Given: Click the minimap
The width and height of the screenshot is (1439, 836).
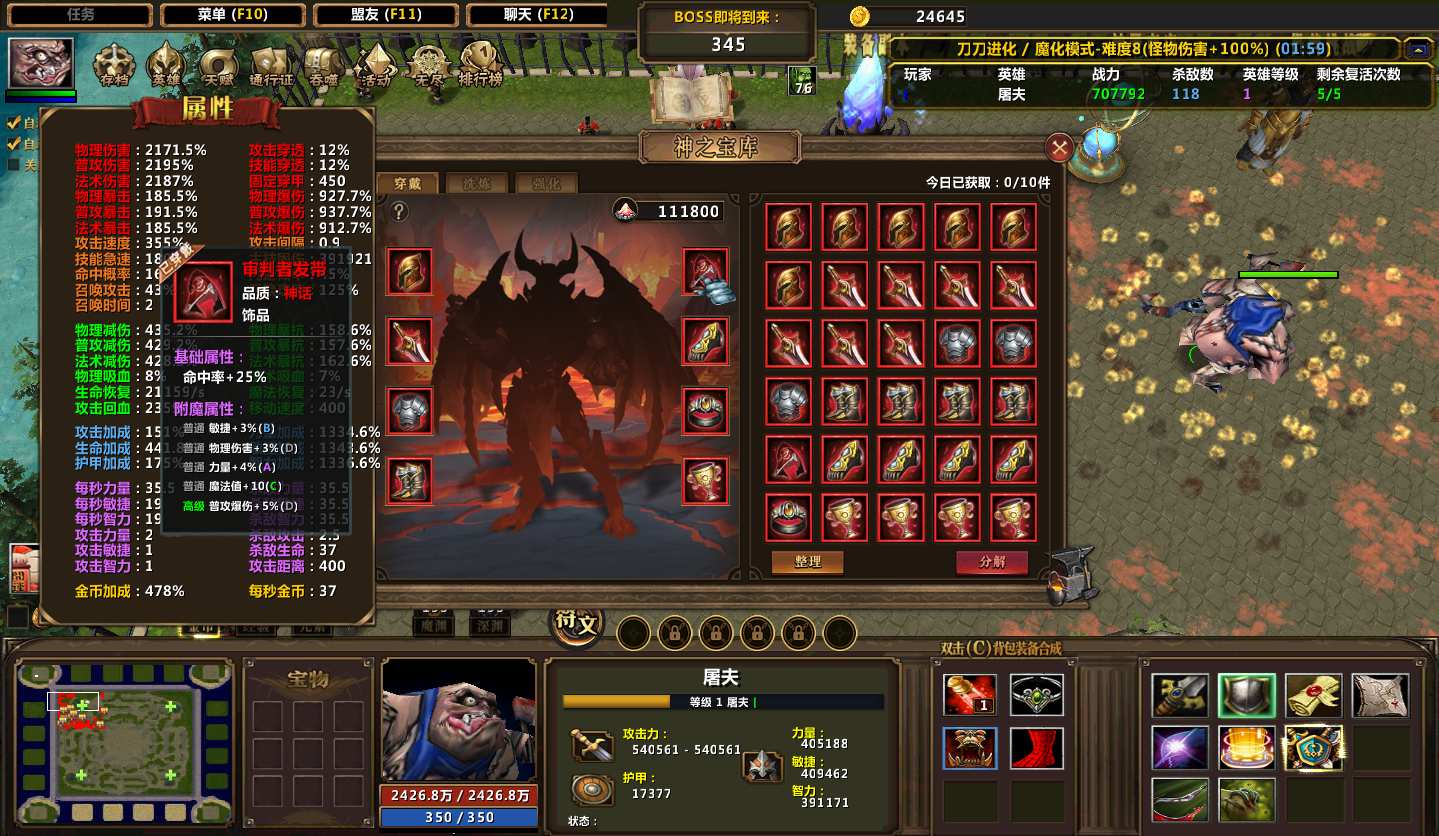Looking at the screenshot, I should [125, 741].
